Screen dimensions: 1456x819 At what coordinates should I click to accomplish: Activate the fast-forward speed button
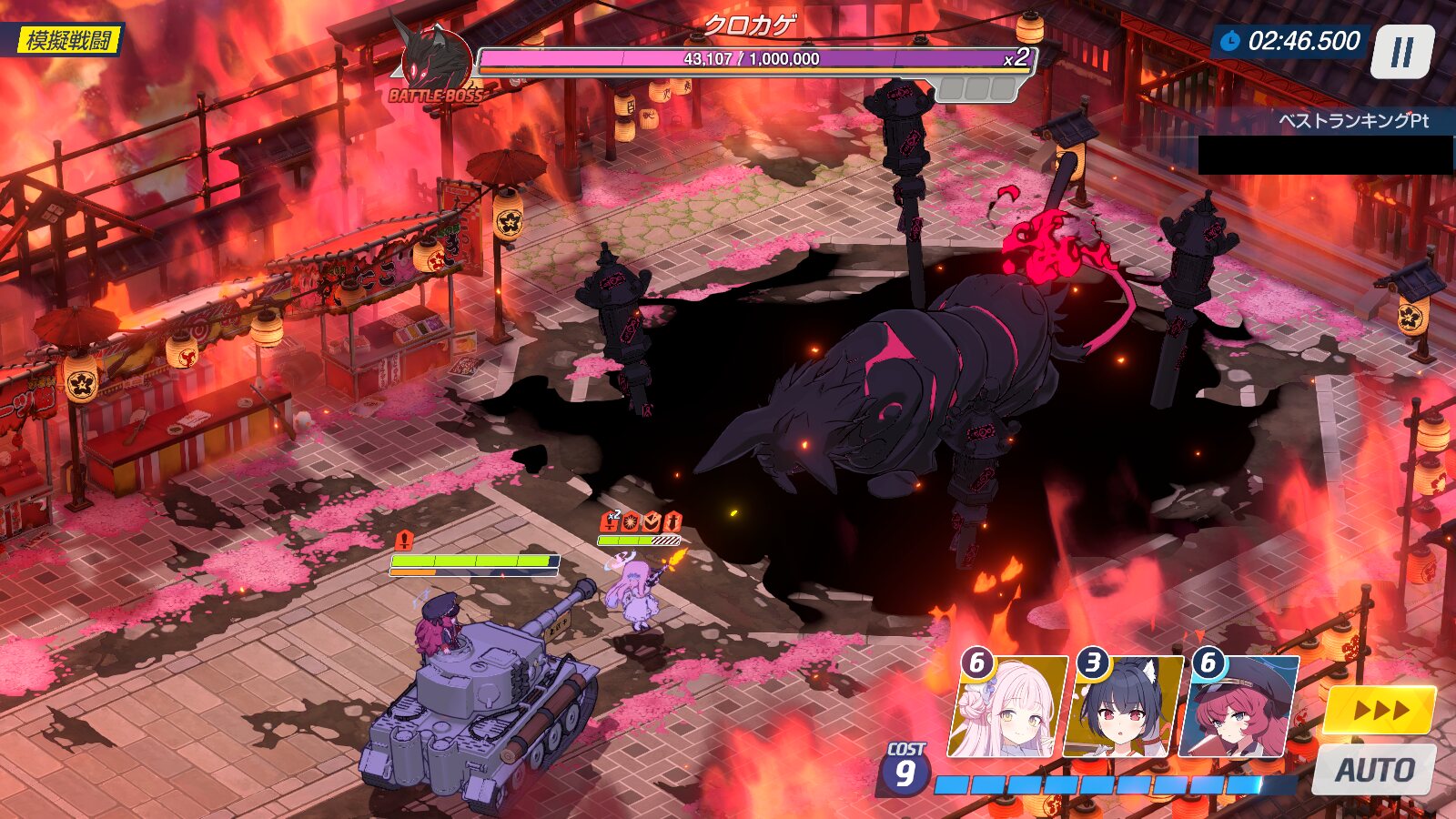1379,710
